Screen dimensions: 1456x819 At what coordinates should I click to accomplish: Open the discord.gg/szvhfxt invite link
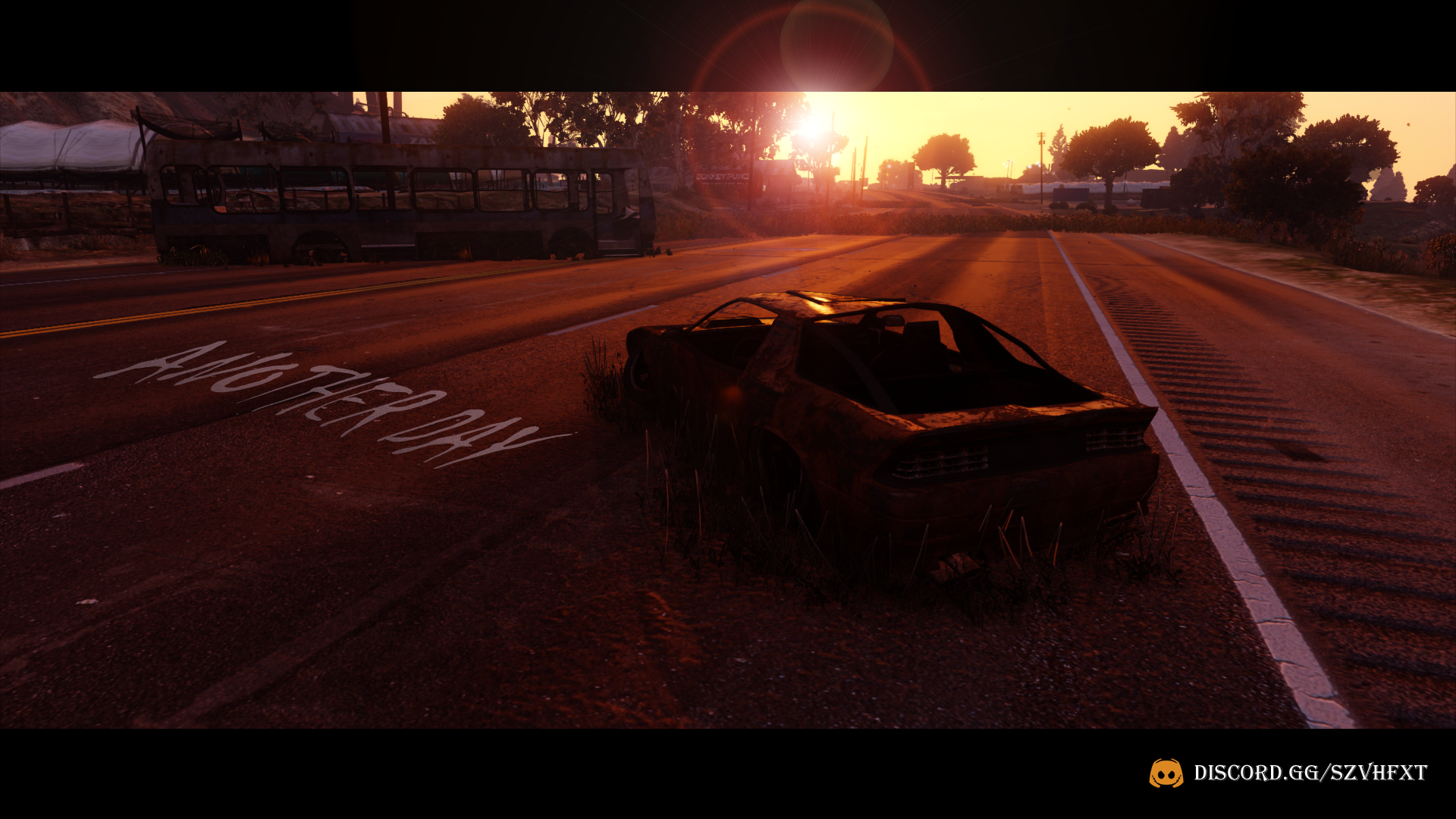coord(1310,773)
